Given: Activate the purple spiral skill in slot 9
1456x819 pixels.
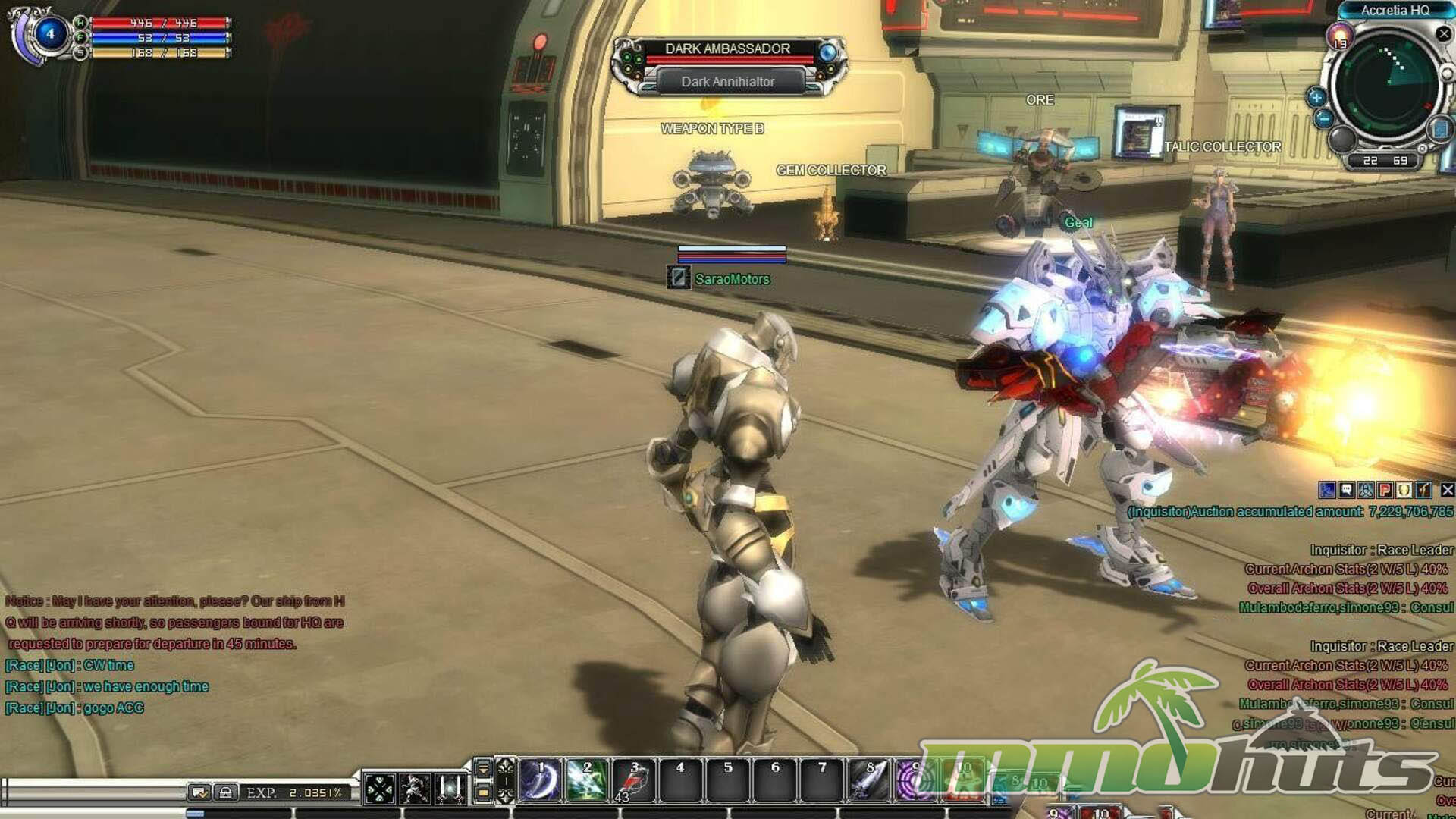Looking at the screenshot, I should click(915, 780).
